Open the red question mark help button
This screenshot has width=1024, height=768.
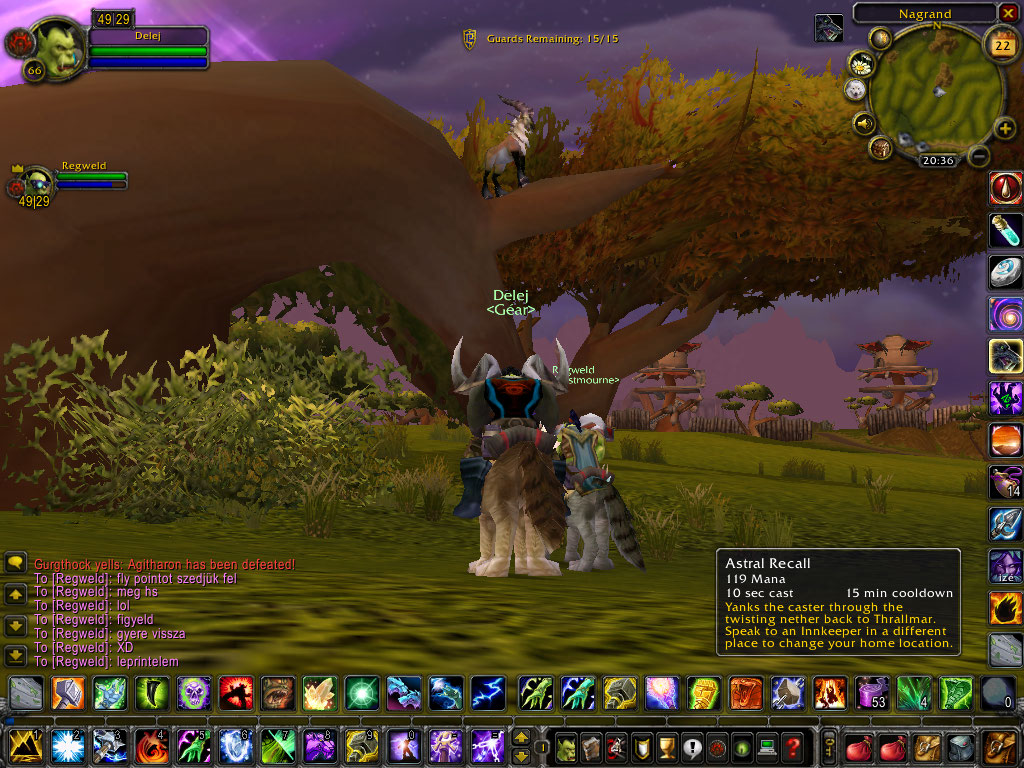(x=792, y=746)
